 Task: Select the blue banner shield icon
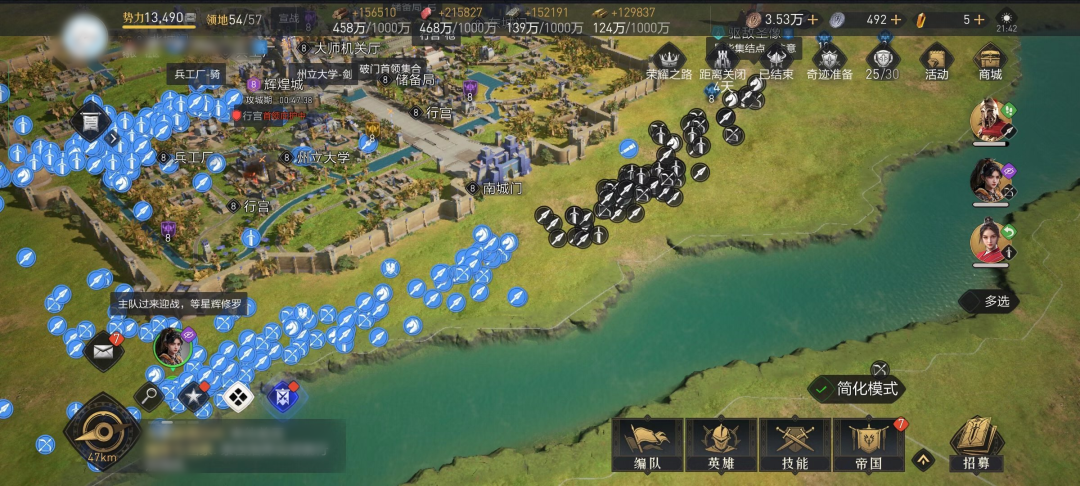pos(282,396)
